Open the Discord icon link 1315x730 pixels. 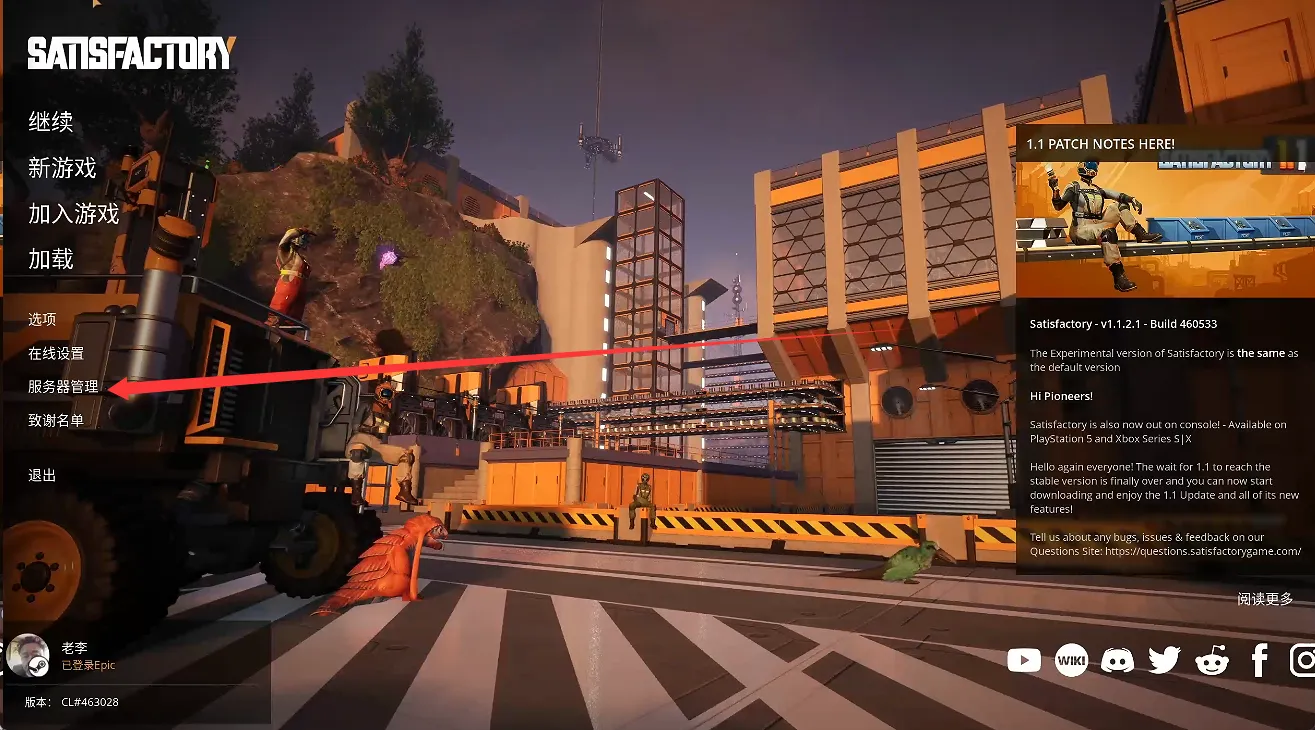coord(1117,660)
